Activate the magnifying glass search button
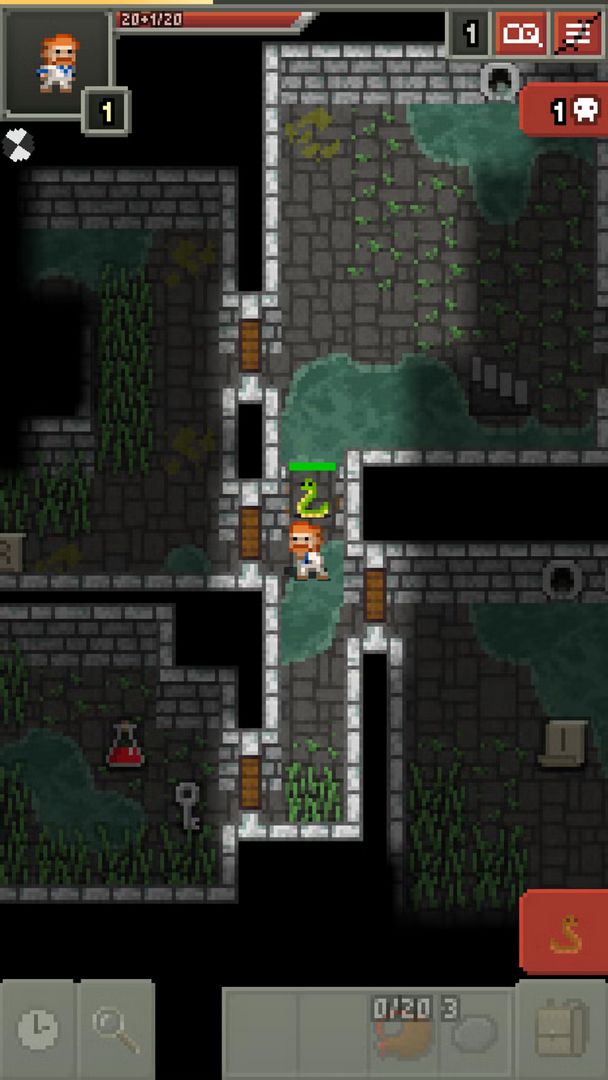The width and height of the screenshot is (608, 1080). (116, 1029)
